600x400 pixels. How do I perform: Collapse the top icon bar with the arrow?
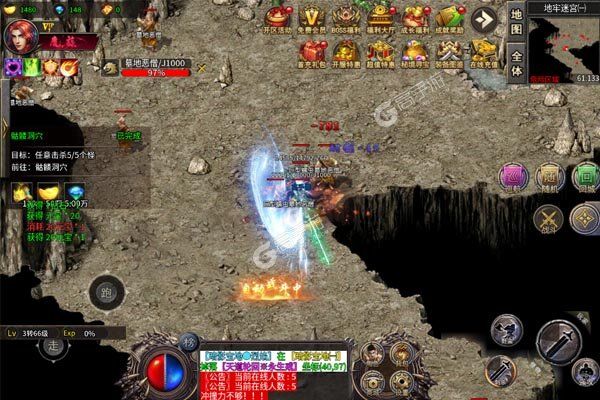[485, 19]
